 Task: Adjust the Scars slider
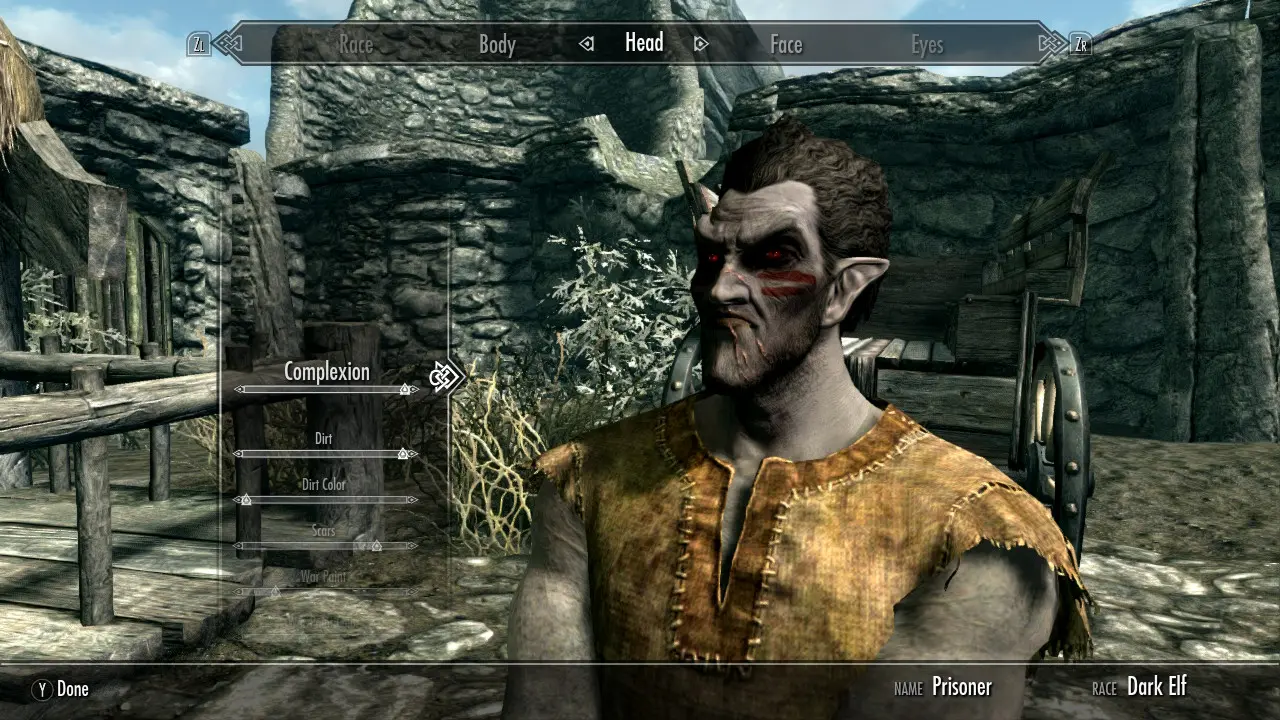point(376,546)
